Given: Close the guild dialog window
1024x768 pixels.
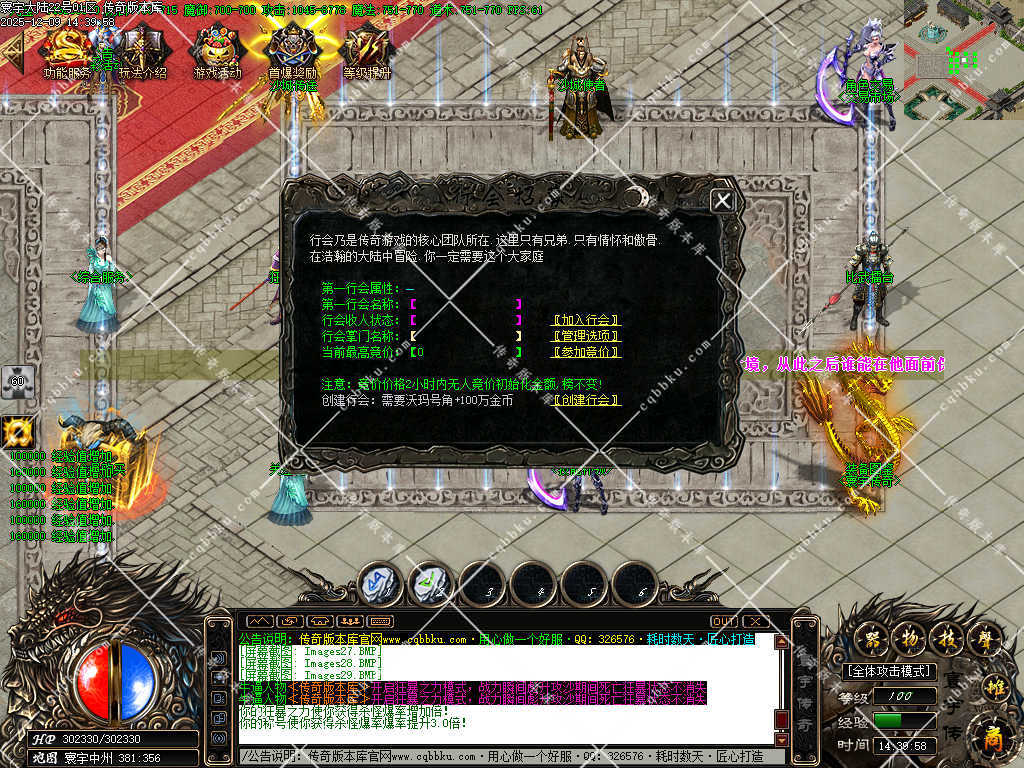Looking at the screenshot, I should pyautogui.click(x=722, y=200).
